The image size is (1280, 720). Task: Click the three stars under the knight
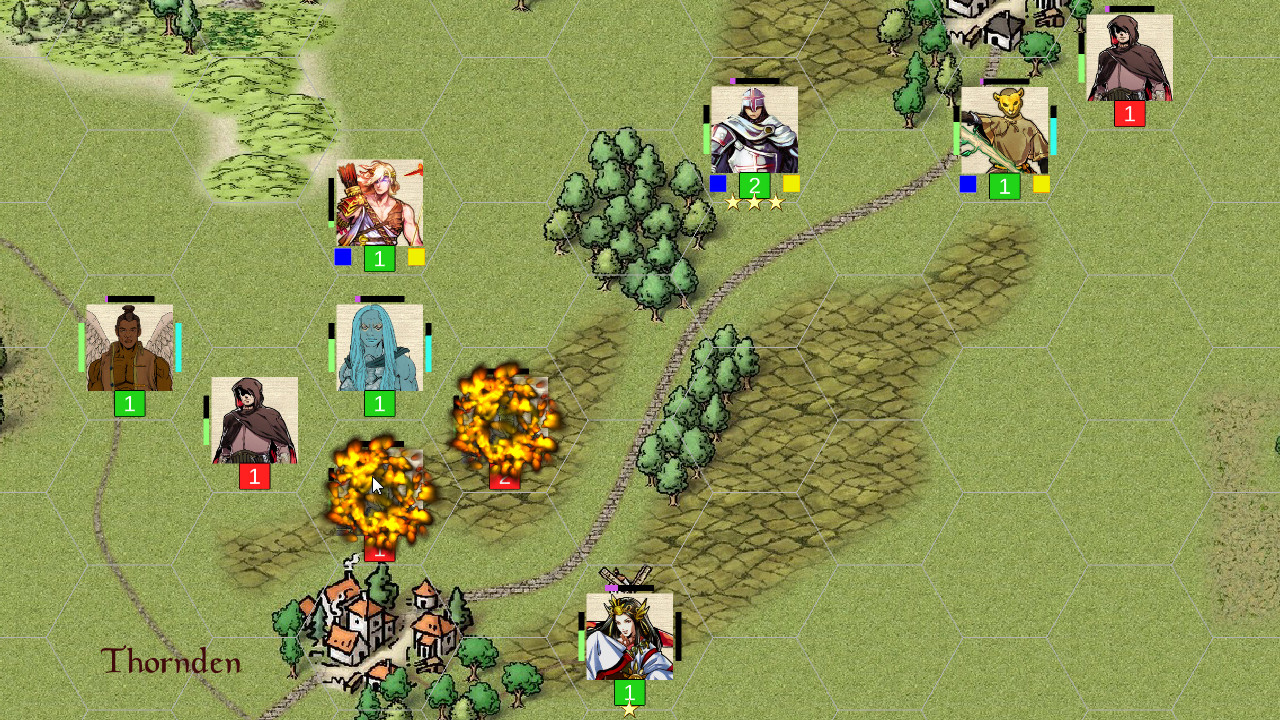[x=754, y=203]
